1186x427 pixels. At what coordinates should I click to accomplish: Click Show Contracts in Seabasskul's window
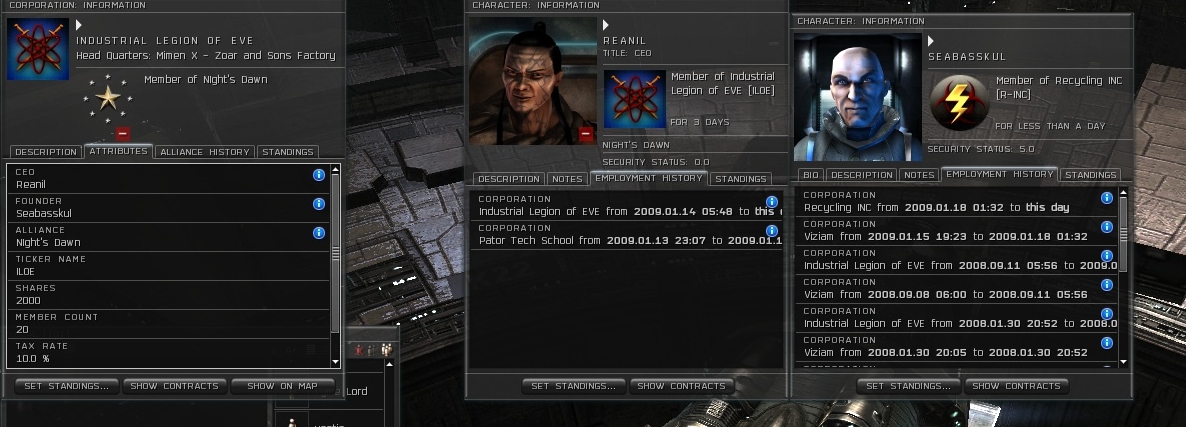tap(1000, 386)
